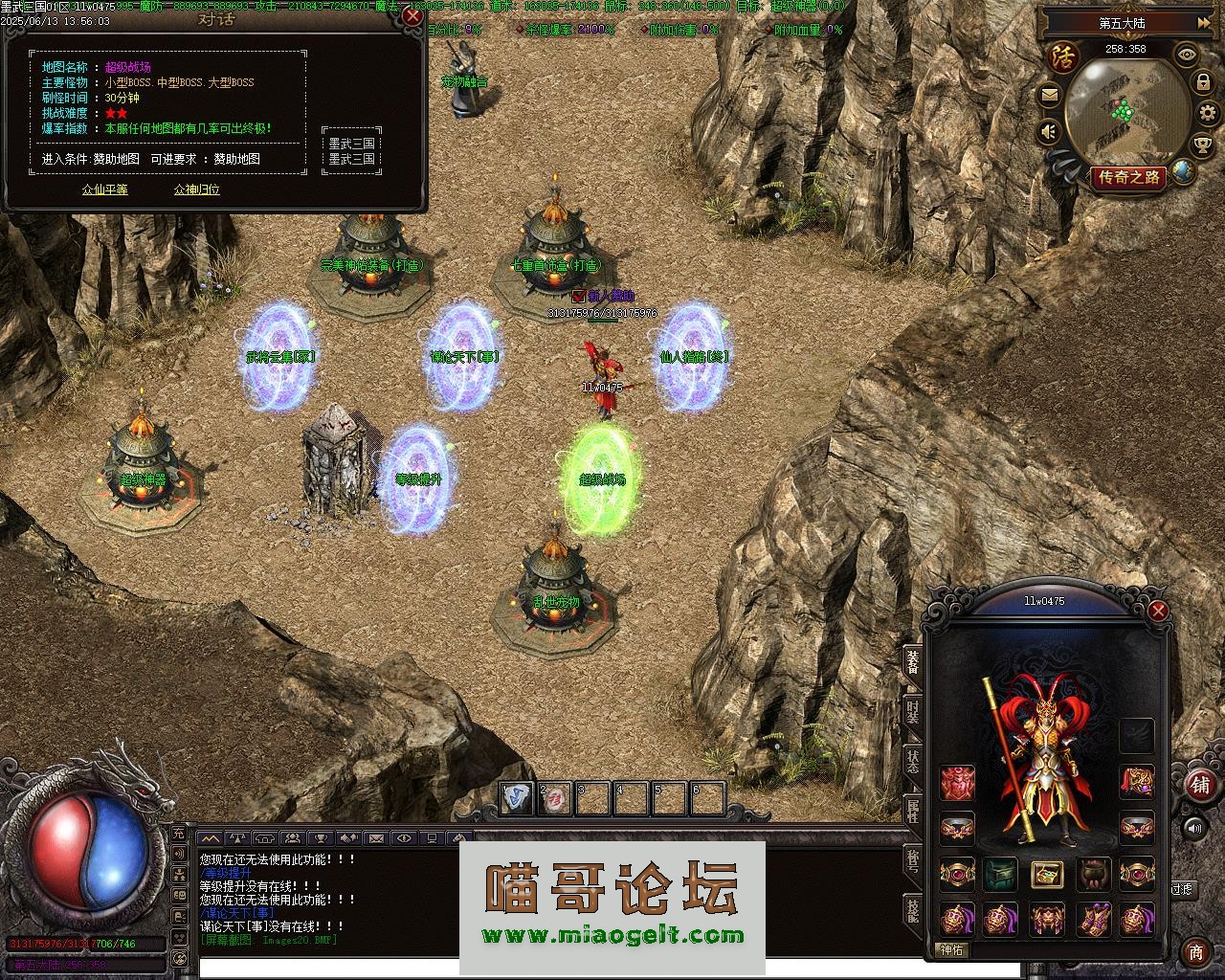
Task: Close the 对话 dialogue window
Action: tap(412, 16)
